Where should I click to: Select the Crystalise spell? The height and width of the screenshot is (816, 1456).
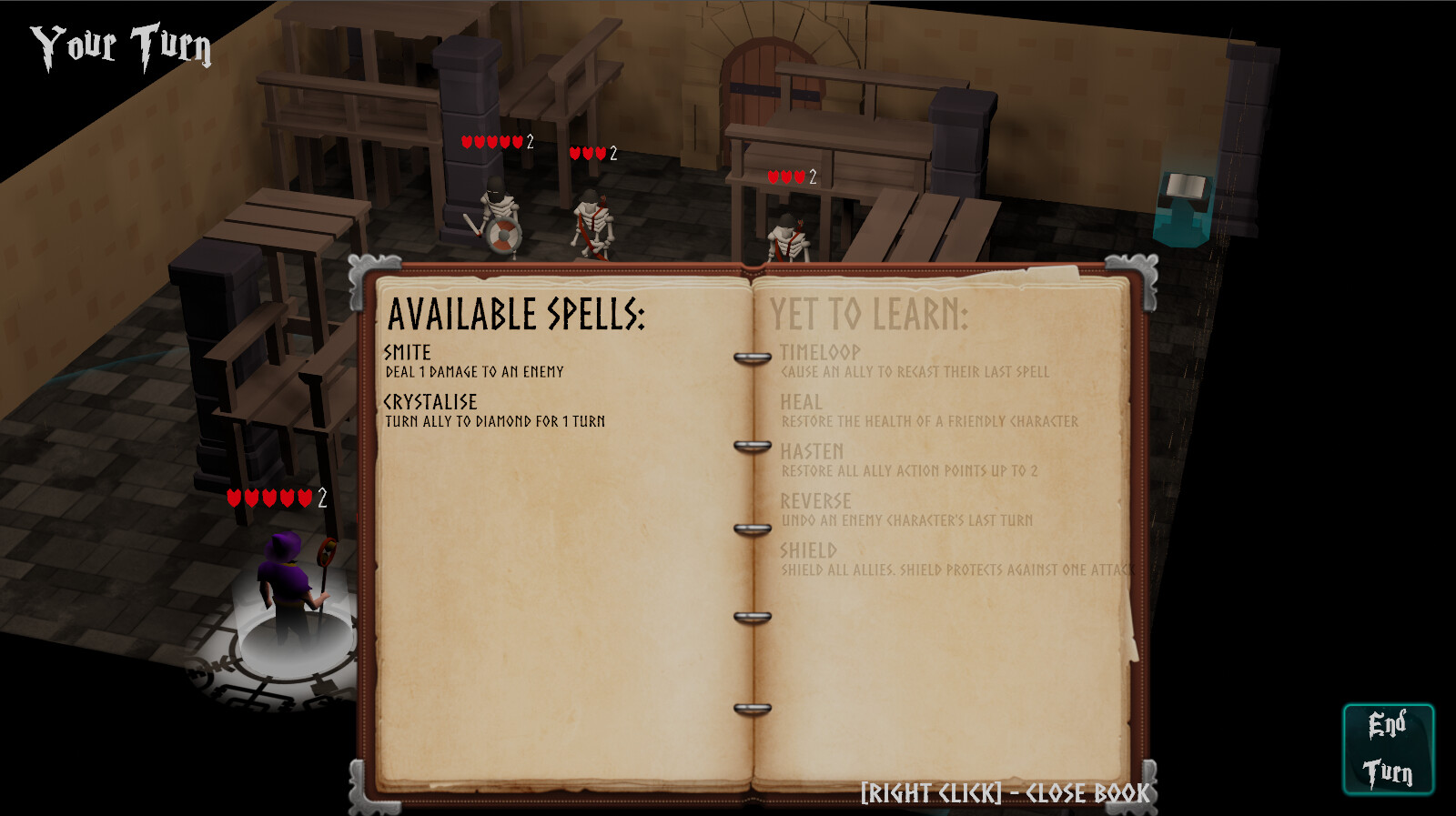coord(432,399)
